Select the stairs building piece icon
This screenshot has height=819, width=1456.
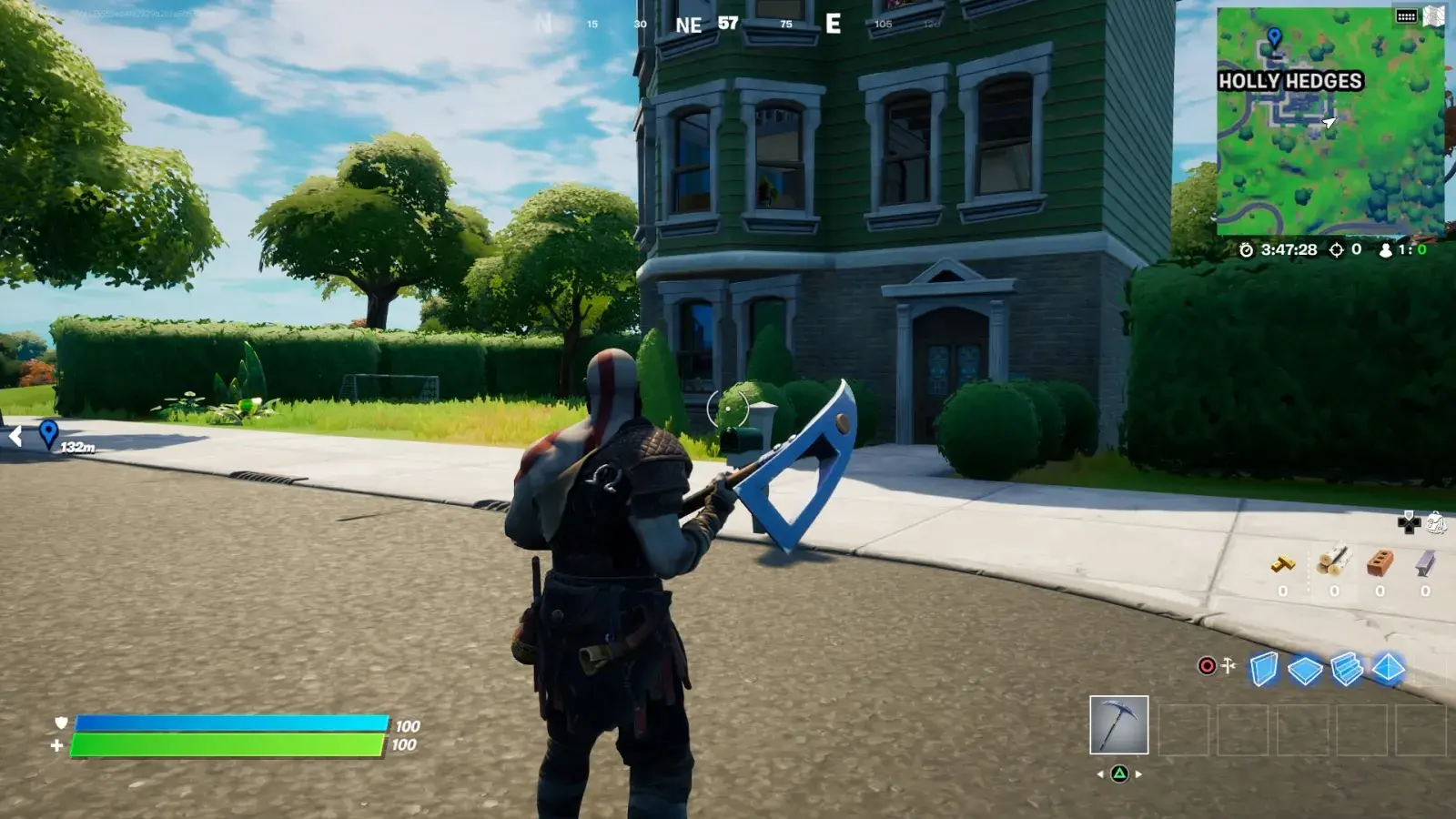click(x=1346, y=668)
